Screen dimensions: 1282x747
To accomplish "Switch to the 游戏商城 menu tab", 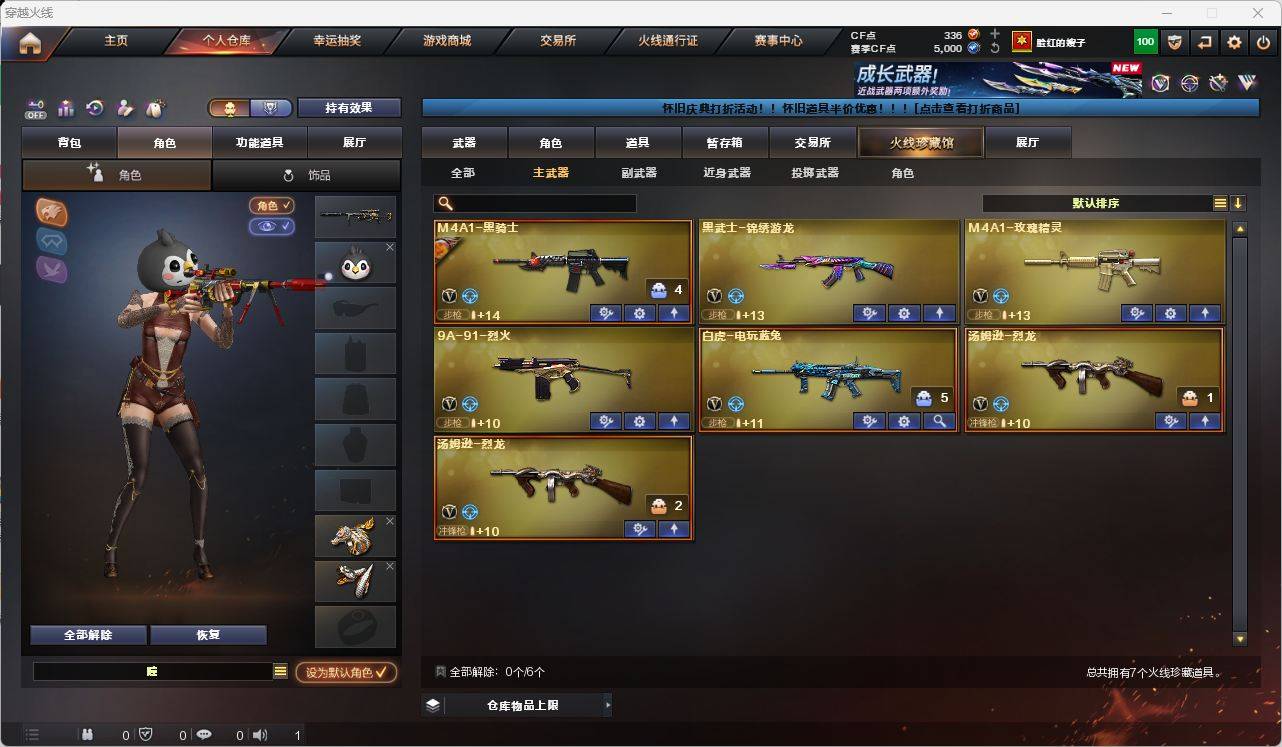I will [450, 41].
